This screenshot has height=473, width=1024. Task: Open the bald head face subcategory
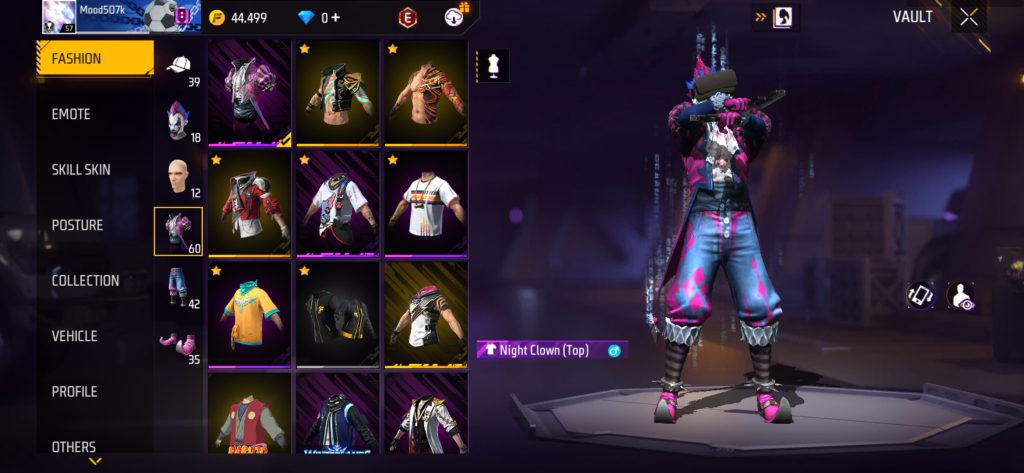178,177
